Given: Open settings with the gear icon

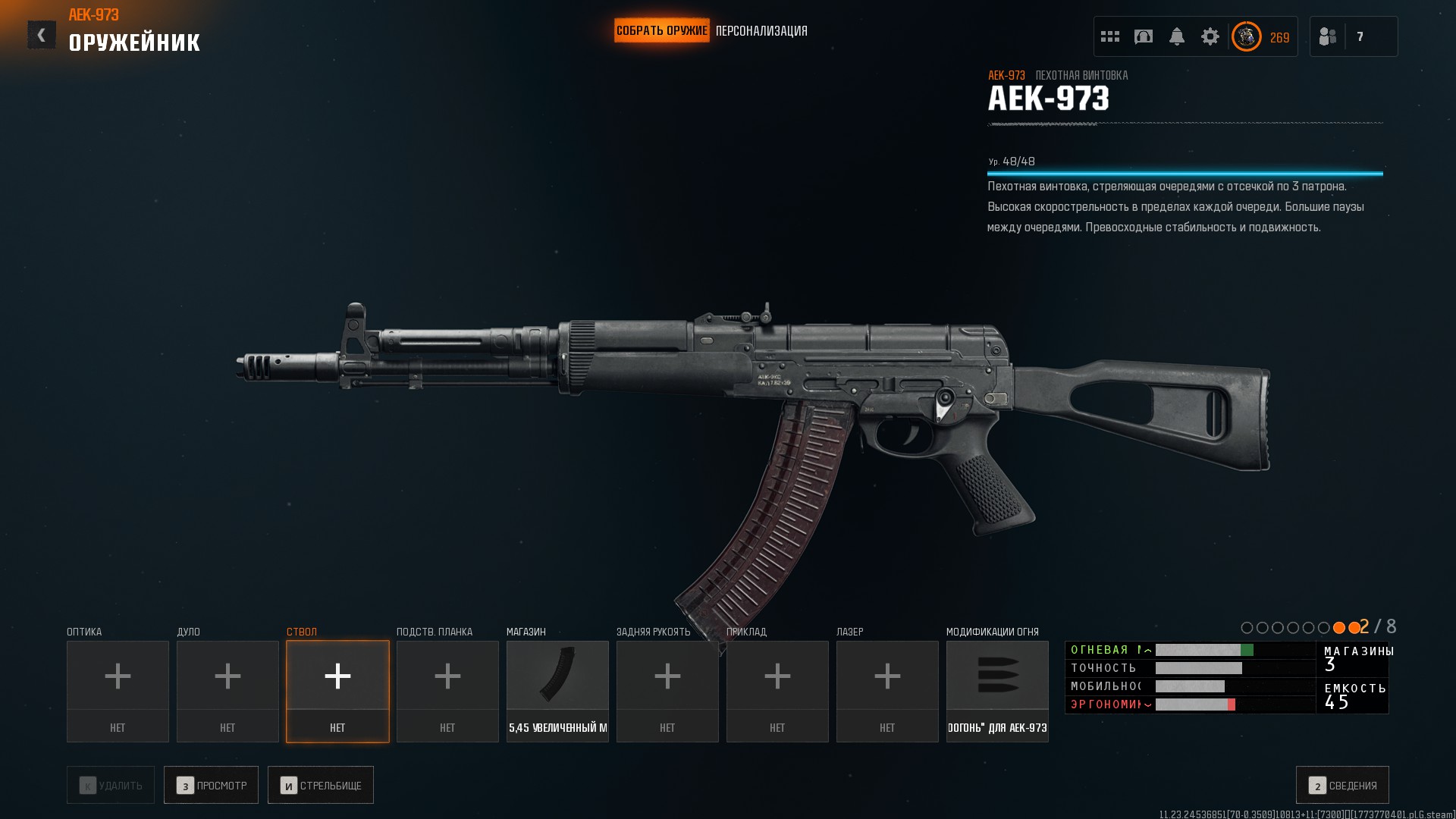Looking at the screenshot, I should point(1210,36).
